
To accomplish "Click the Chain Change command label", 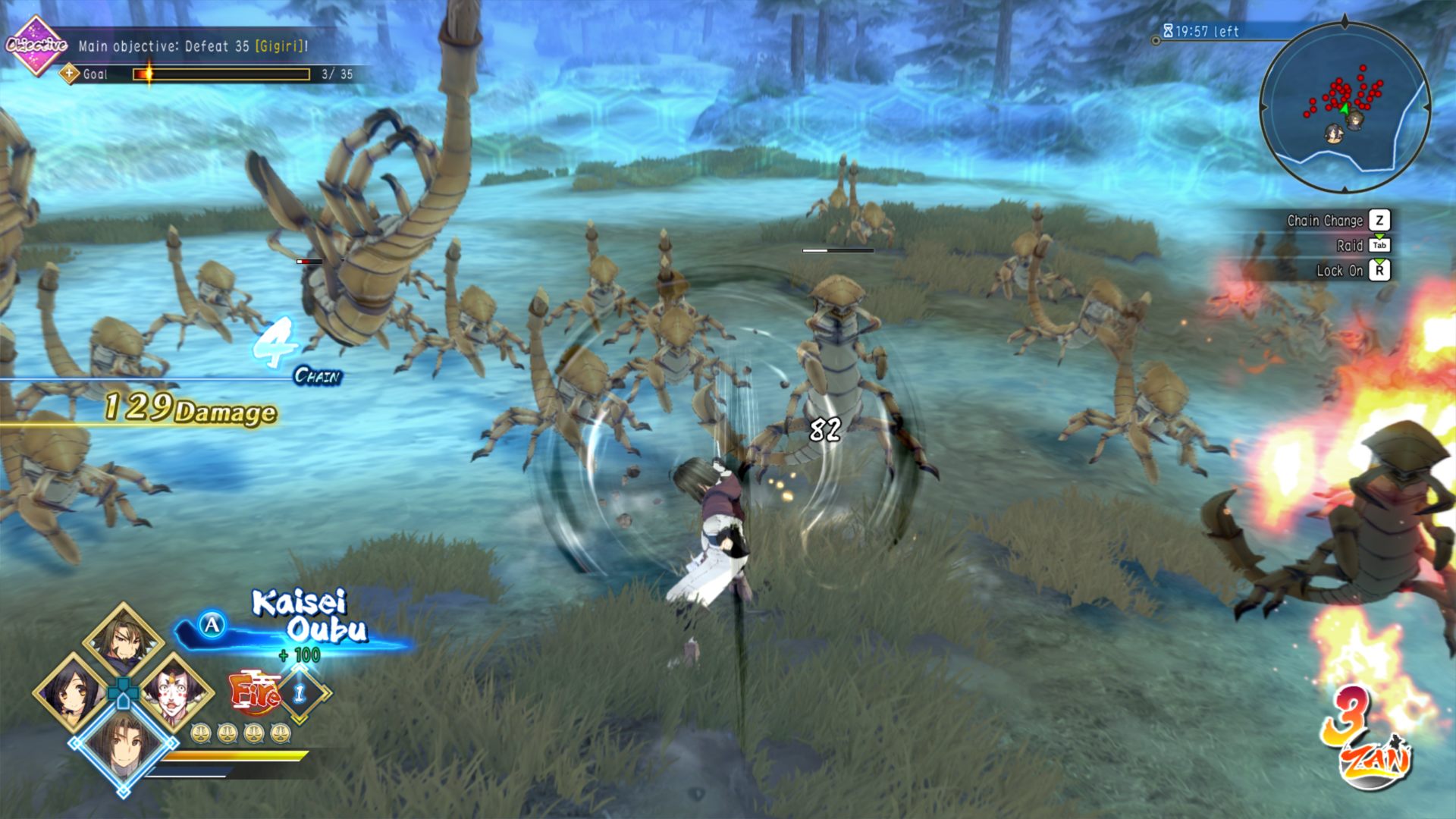I will (1324, 221).
